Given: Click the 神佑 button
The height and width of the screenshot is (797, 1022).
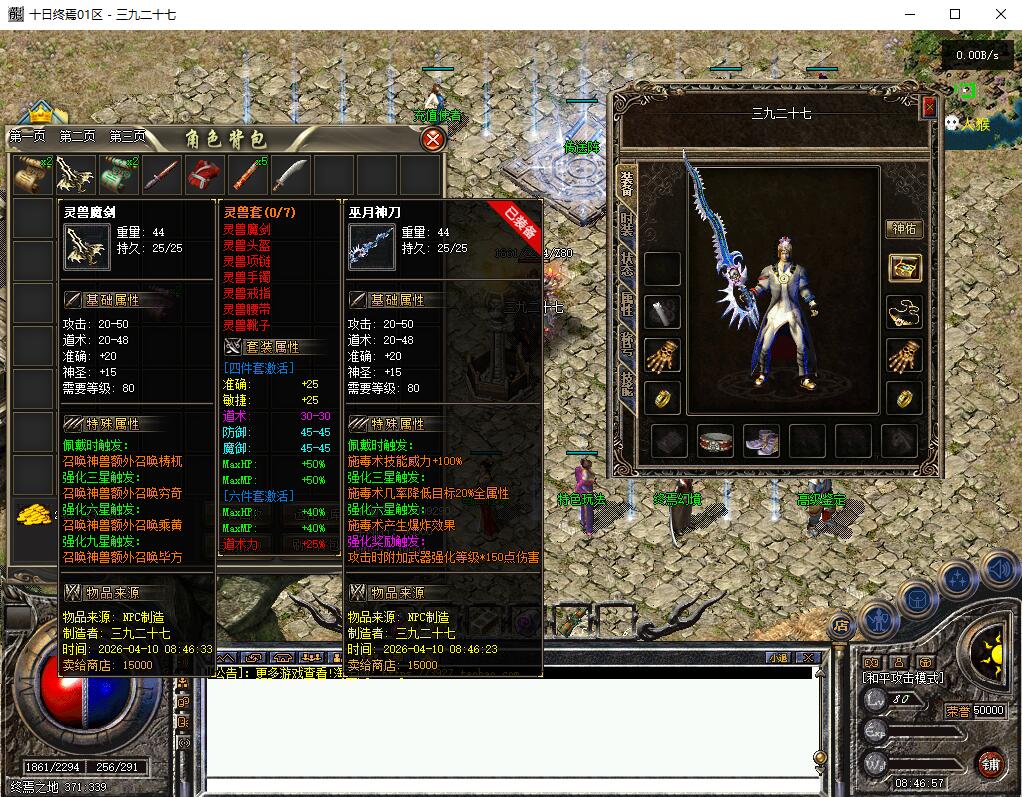Looking at the screenshot, I should [903, 228].
